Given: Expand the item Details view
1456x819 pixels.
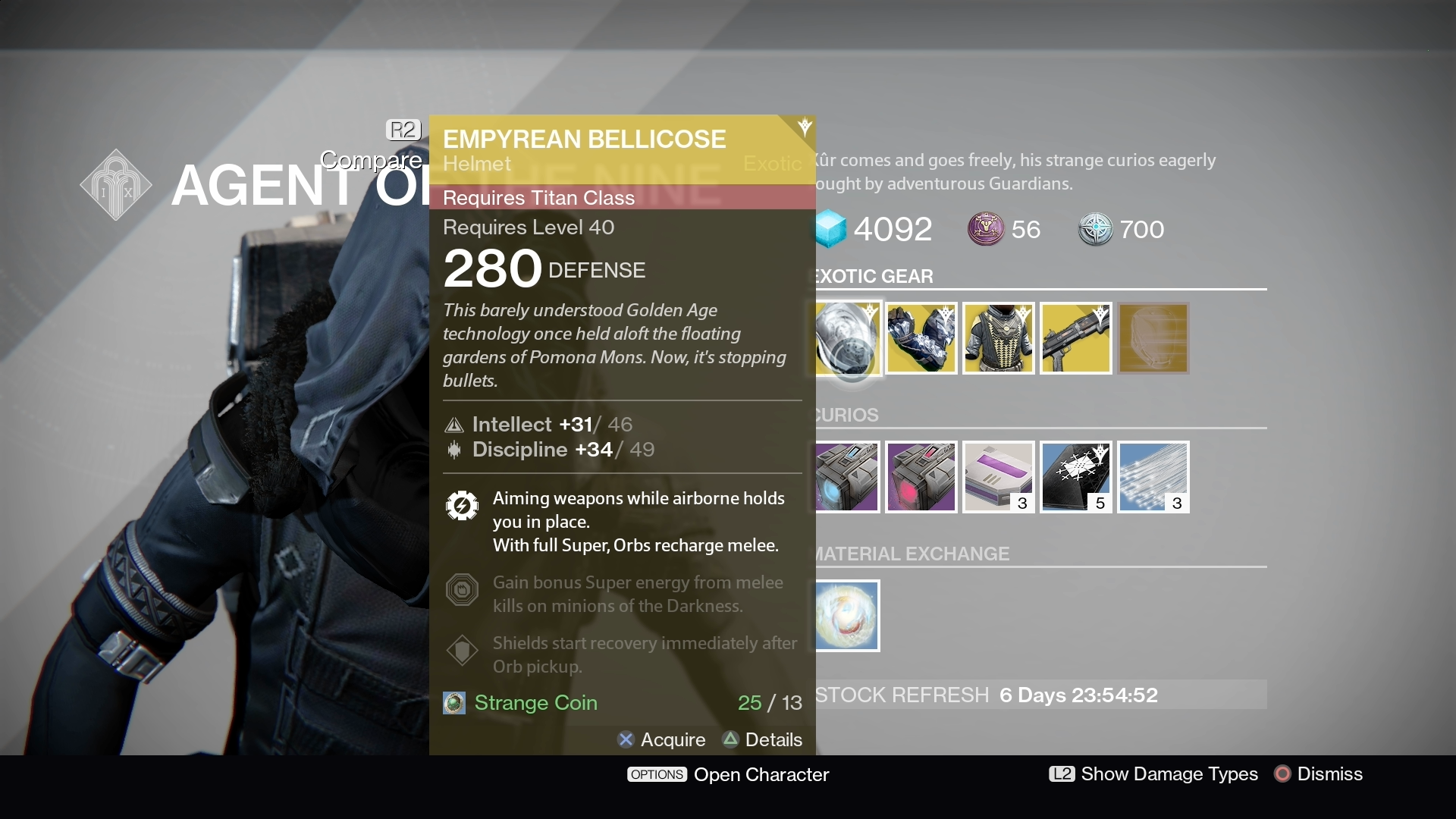Looking at the screenshot, I should pos(762,740).
